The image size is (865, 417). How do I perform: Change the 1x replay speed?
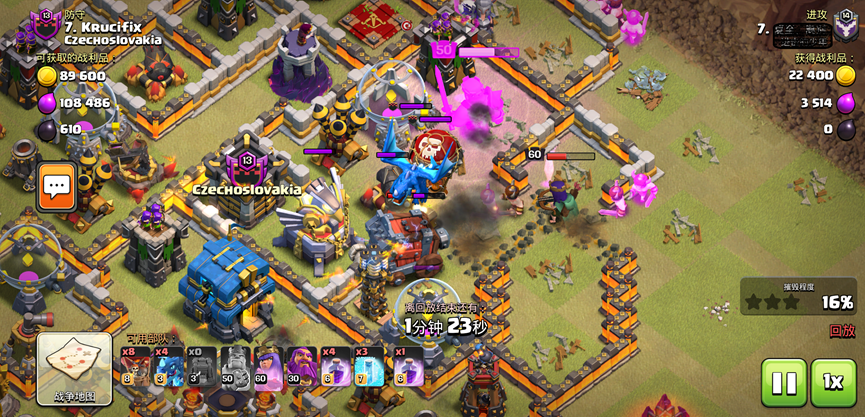point(832,382)
